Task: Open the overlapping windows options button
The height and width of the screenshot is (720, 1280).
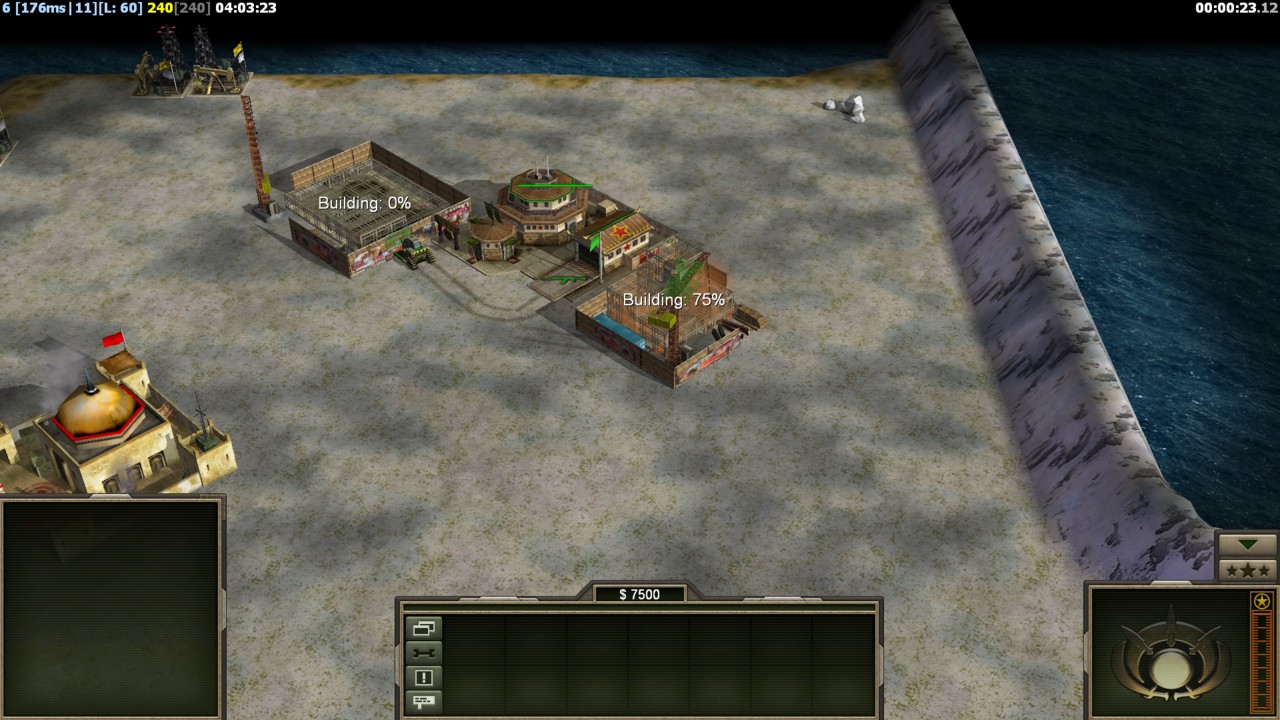Action: point(423,629)
